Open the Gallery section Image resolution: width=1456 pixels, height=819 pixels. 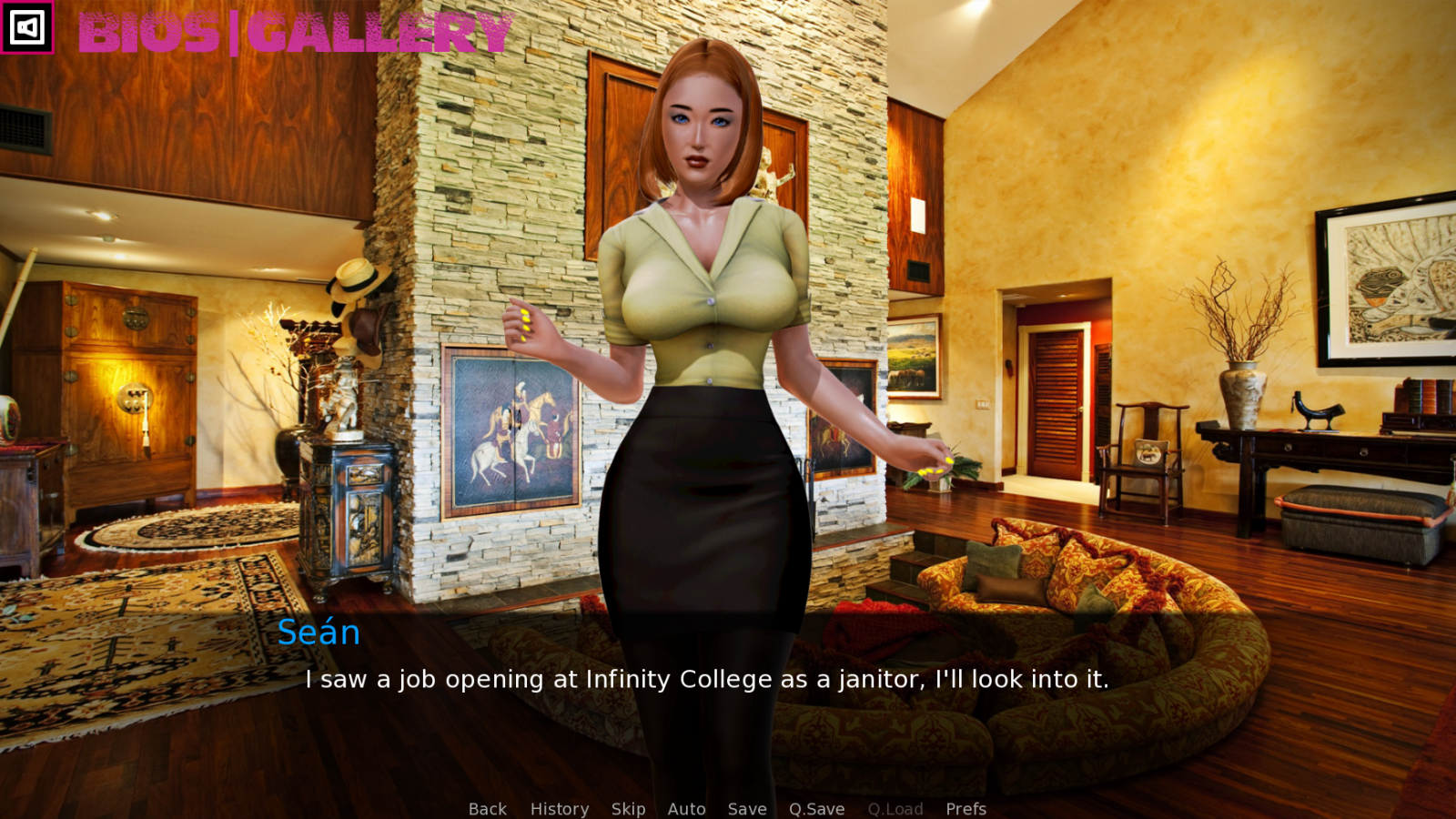pos(379,34)
